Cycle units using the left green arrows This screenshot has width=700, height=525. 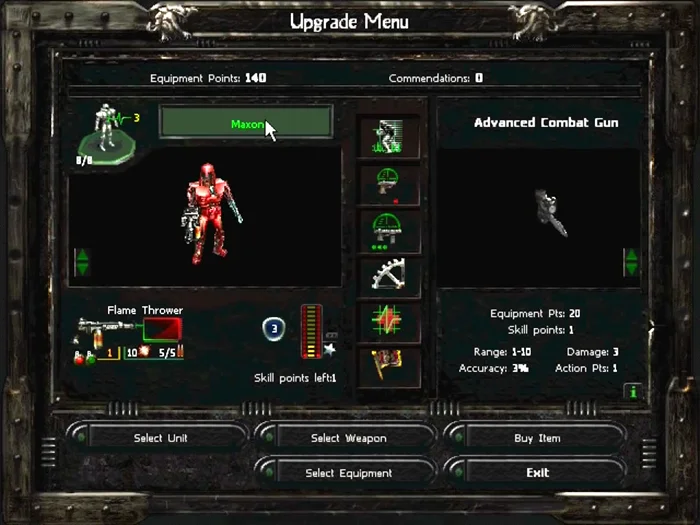[83, 263]
